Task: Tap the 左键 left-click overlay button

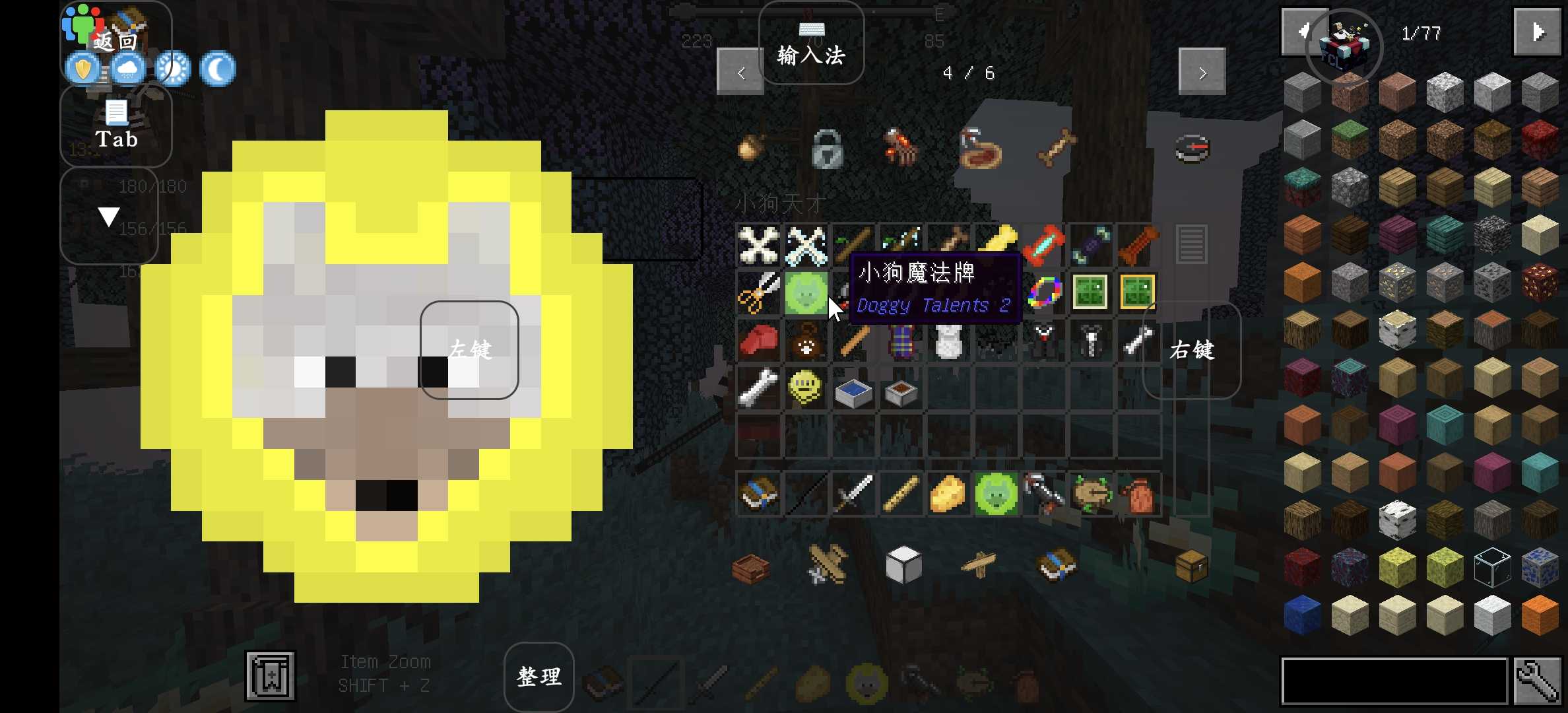Action: coord(469,349)
